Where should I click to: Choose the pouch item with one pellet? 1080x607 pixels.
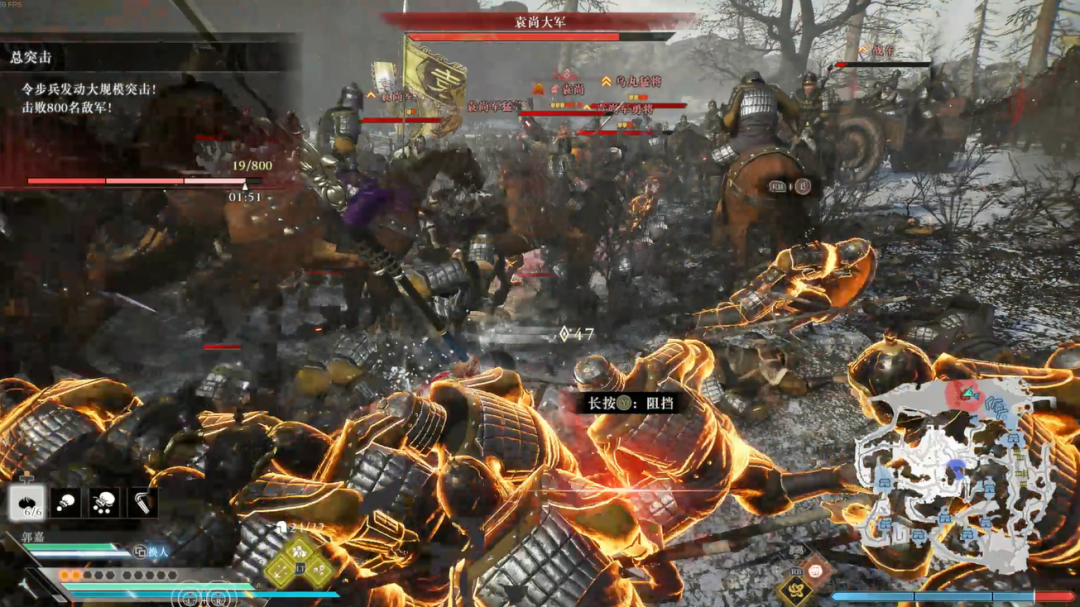(66, 502)
